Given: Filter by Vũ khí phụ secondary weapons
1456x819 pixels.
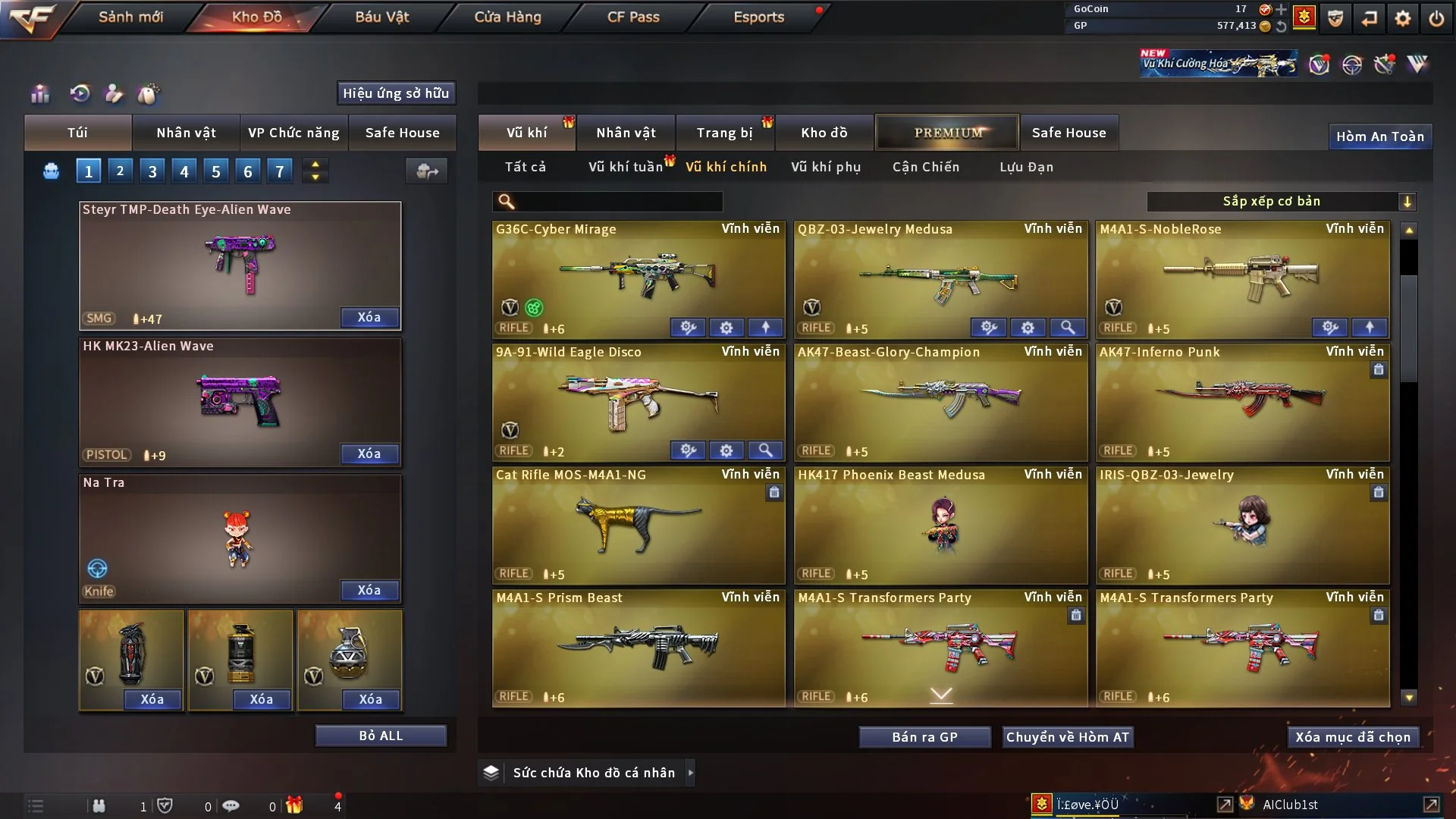Looking at the screenshot, I should pyautogui.click(x=826, y=167).
